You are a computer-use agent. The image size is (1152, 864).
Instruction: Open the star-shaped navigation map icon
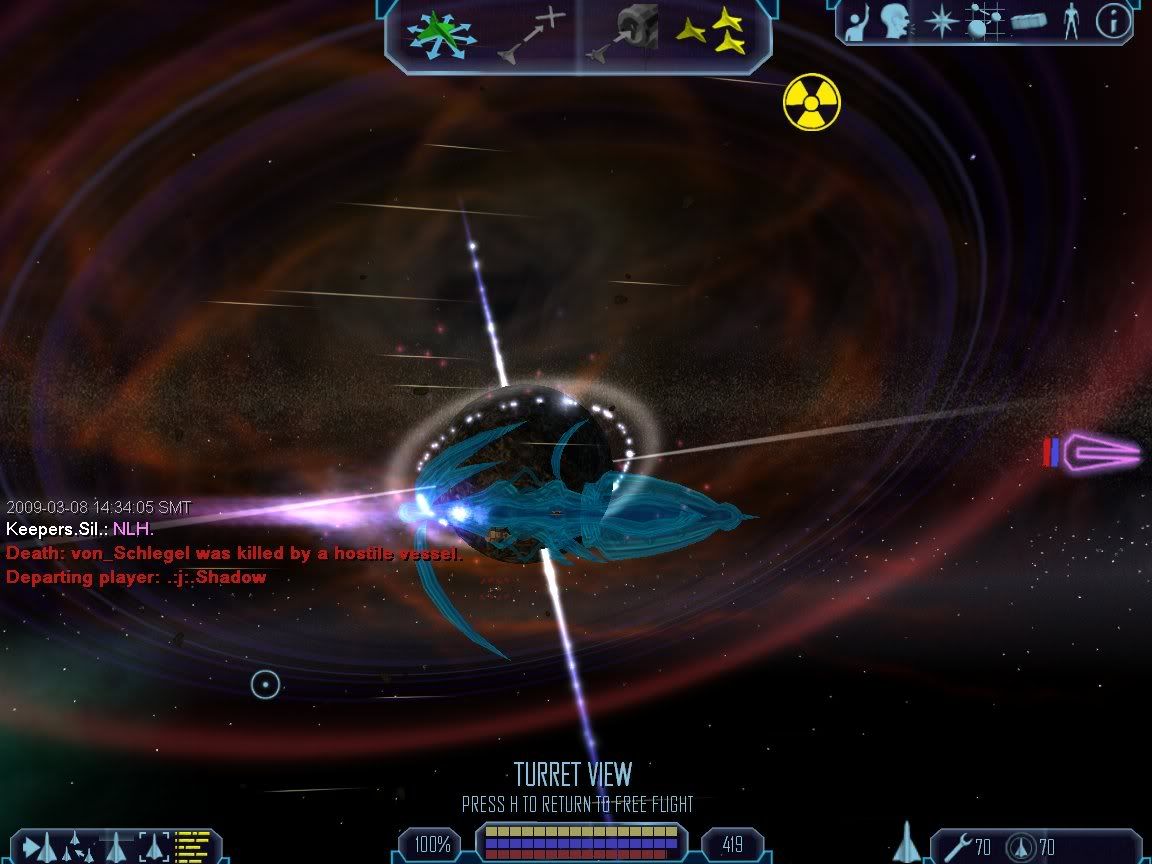(941, 22)
